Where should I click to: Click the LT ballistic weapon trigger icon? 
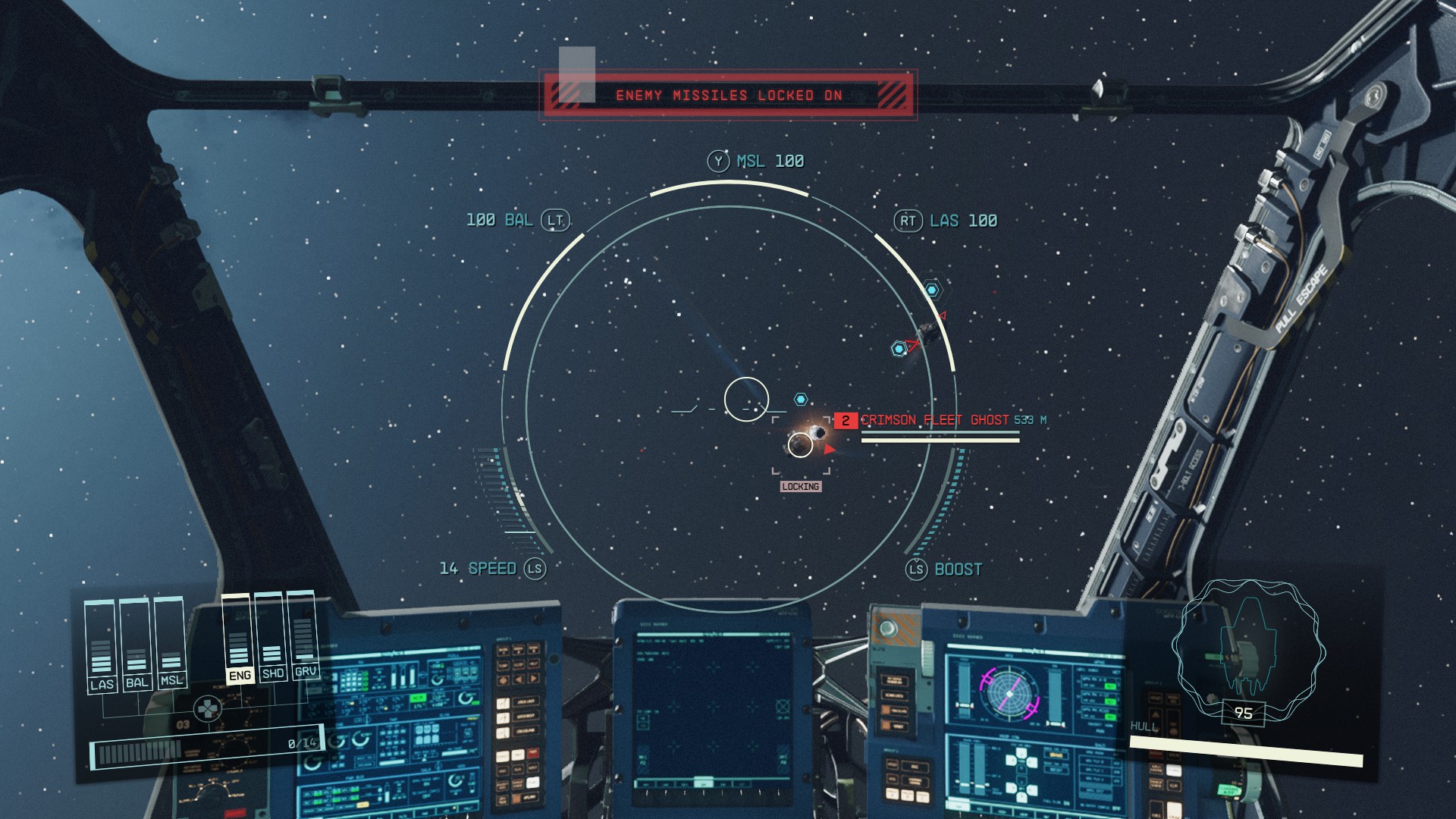coord(556,220)
